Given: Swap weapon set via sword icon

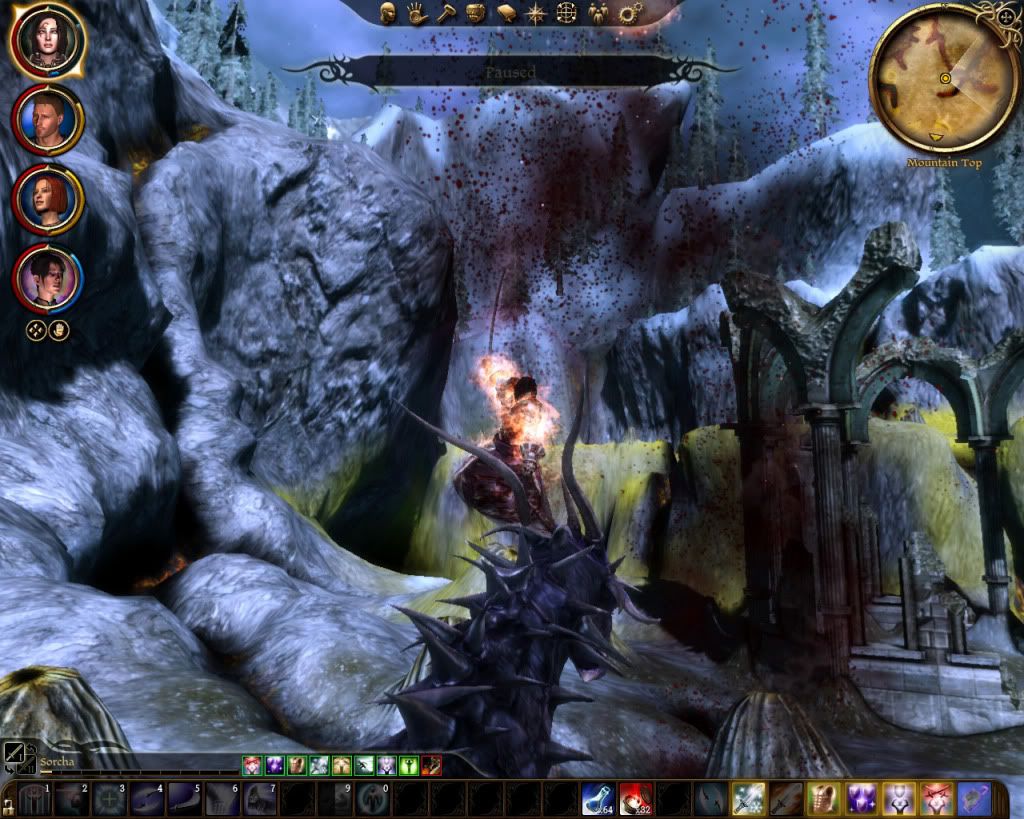Looking at the screenshot, I should click(14, 755).
